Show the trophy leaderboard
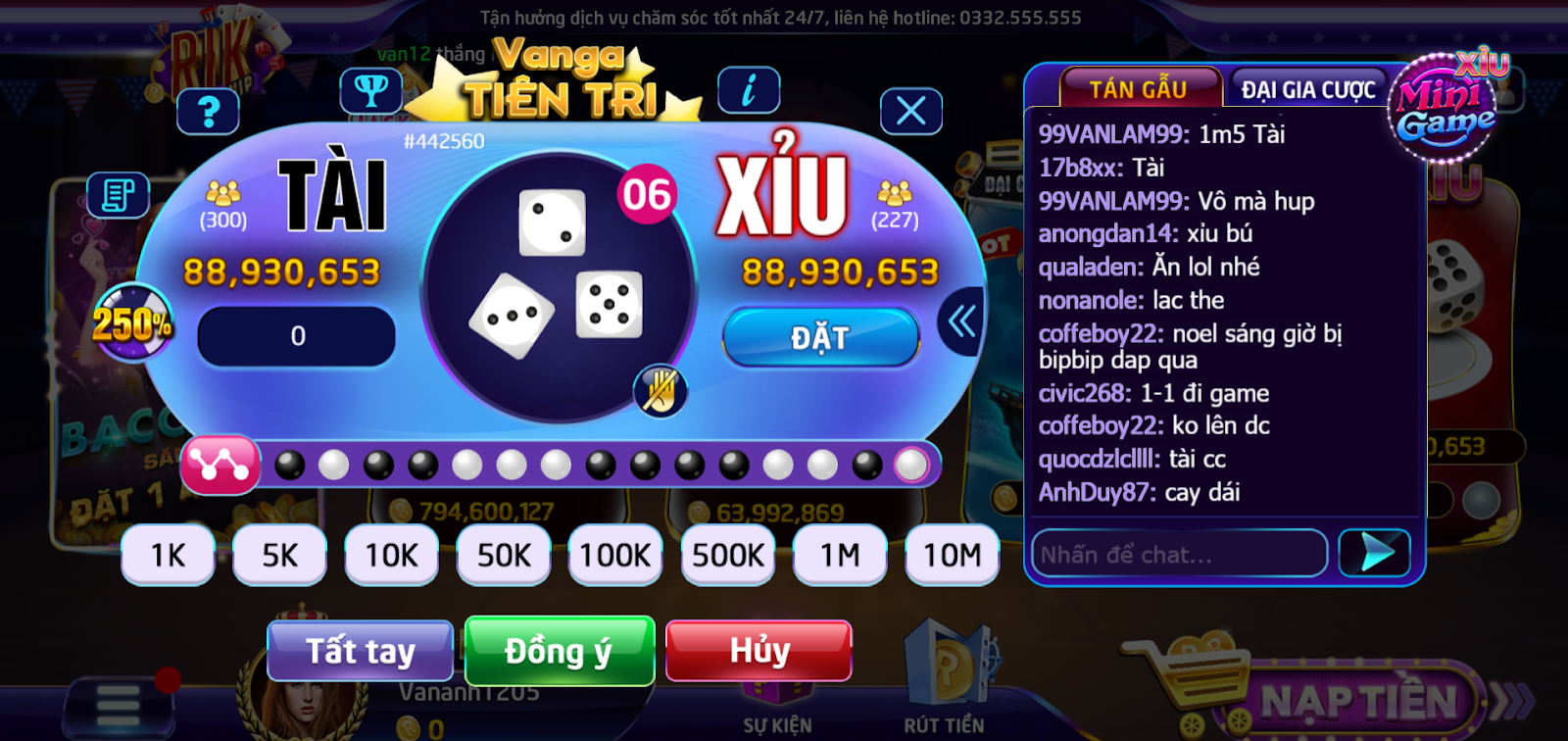1568x741 pixels. [x=370, y=91]
